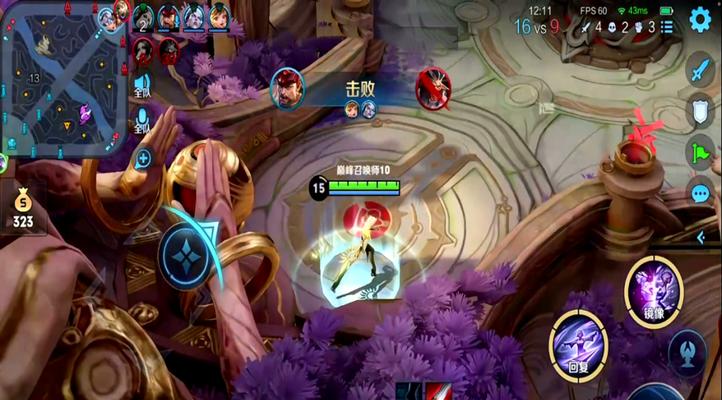
Task: Tap the shield defend signal
Action: click(701, 111)
